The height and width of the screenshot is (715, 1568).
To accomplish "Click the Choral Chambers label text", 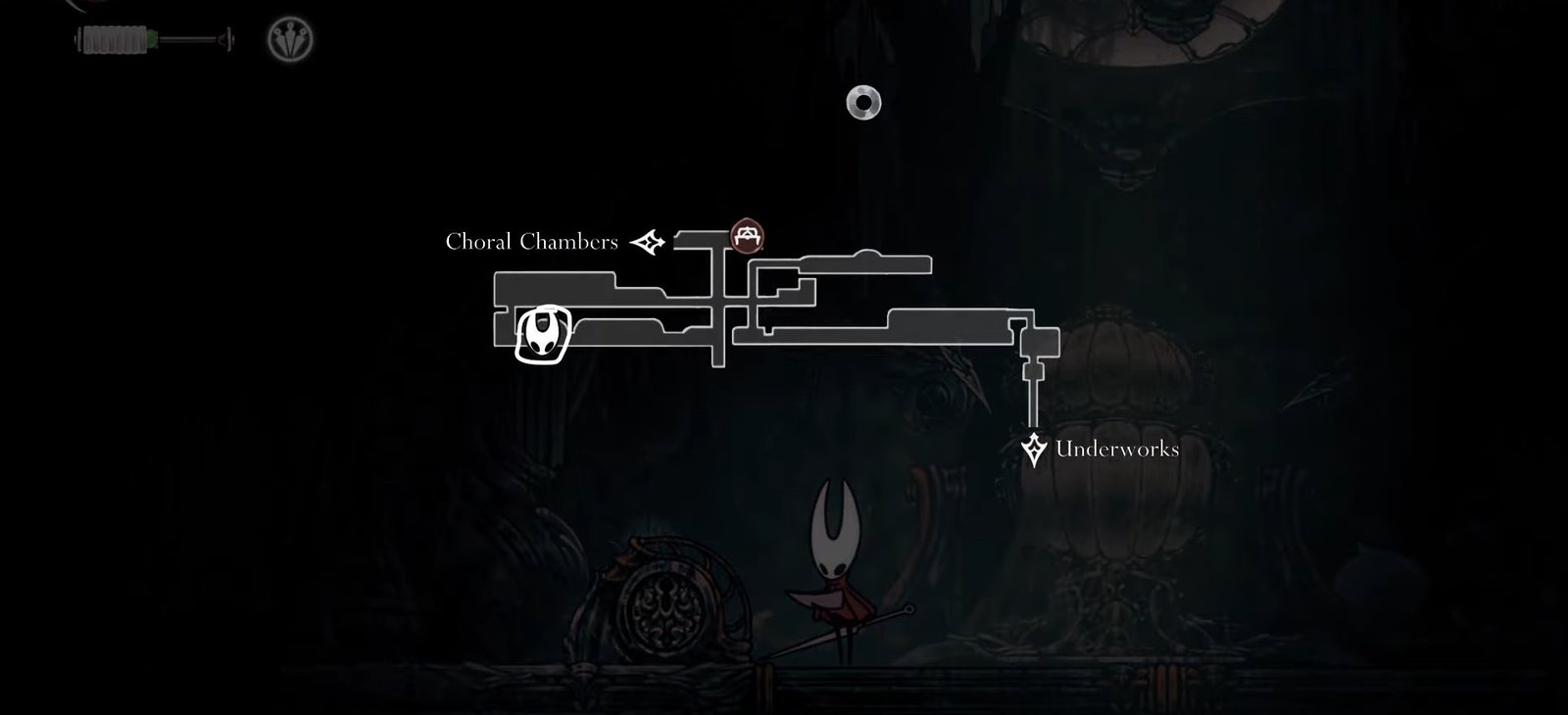I will (532, 241).
